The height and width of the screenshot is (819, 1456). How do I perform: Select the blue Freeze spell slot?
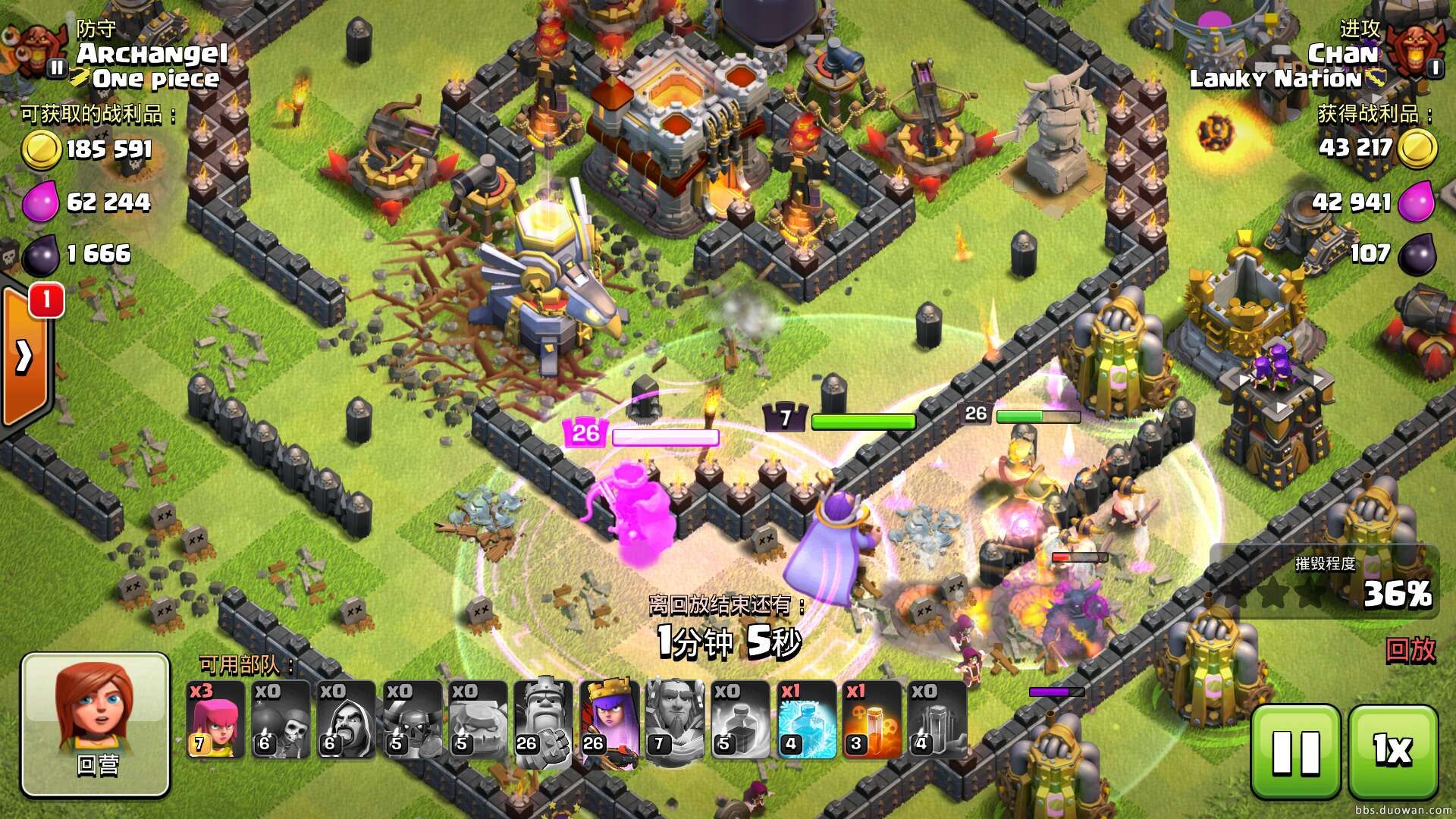pos(805,720)
